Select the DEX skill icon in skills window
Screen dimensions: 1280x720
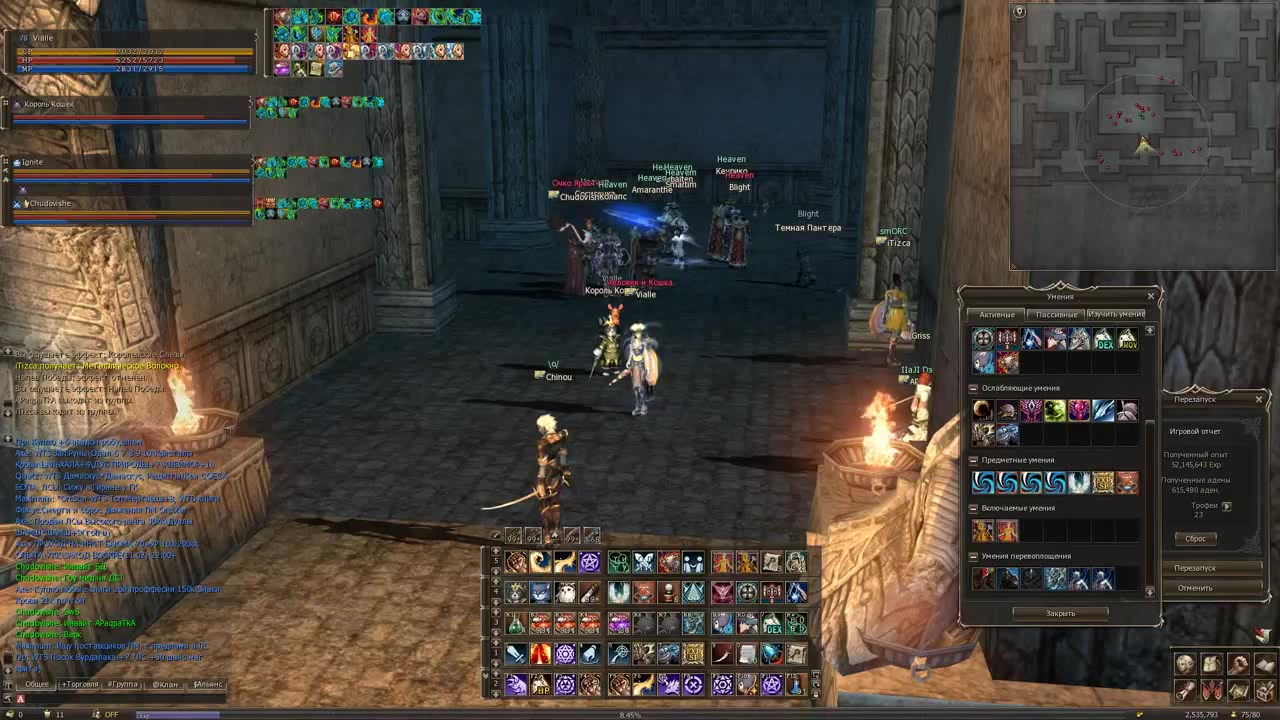[x=1103, y=339]
